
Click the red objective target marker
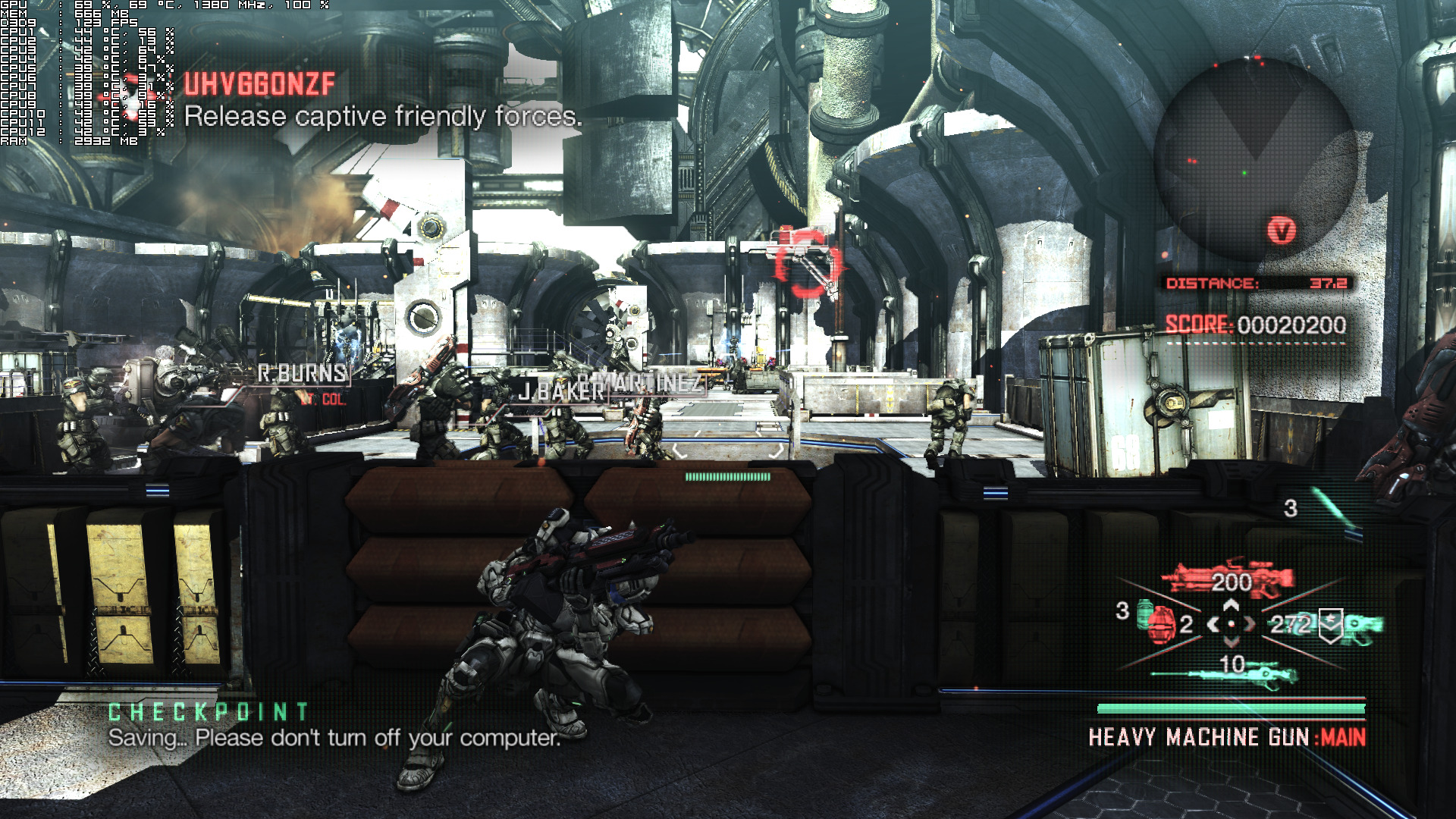(x=808, y=264)
